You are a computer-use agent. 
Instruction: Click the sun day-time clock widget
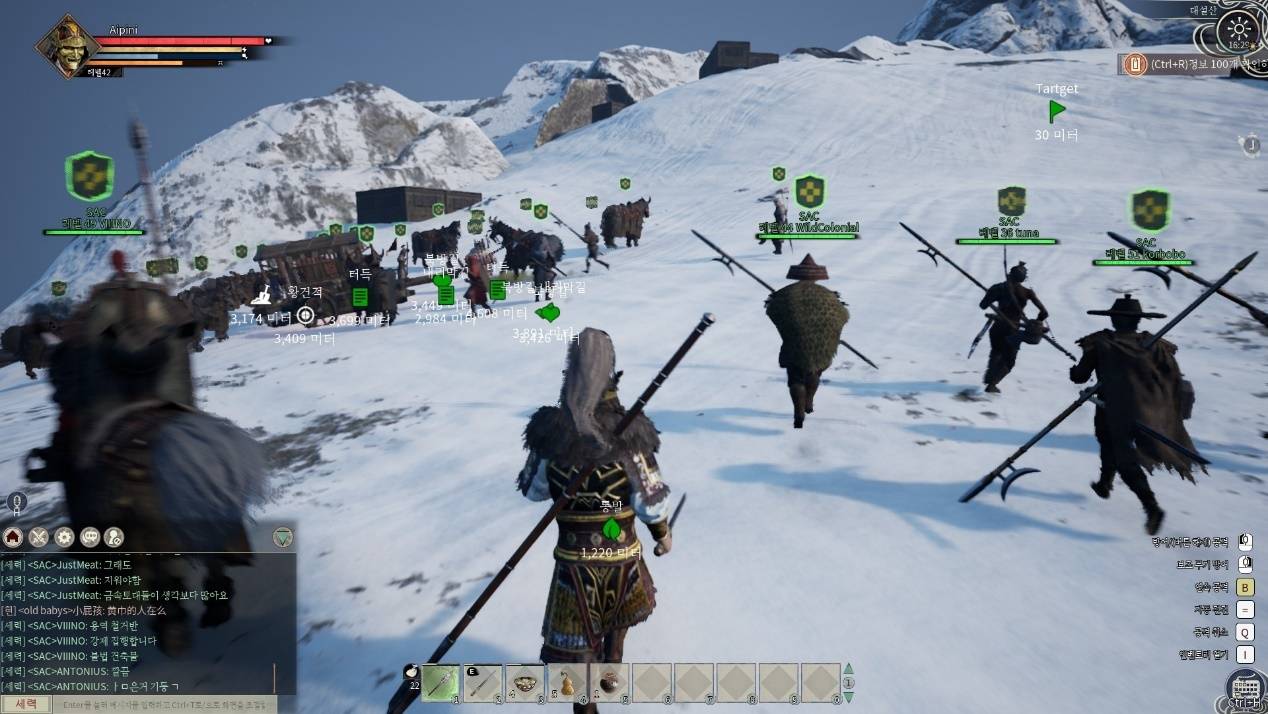[x=1240, y=30]
